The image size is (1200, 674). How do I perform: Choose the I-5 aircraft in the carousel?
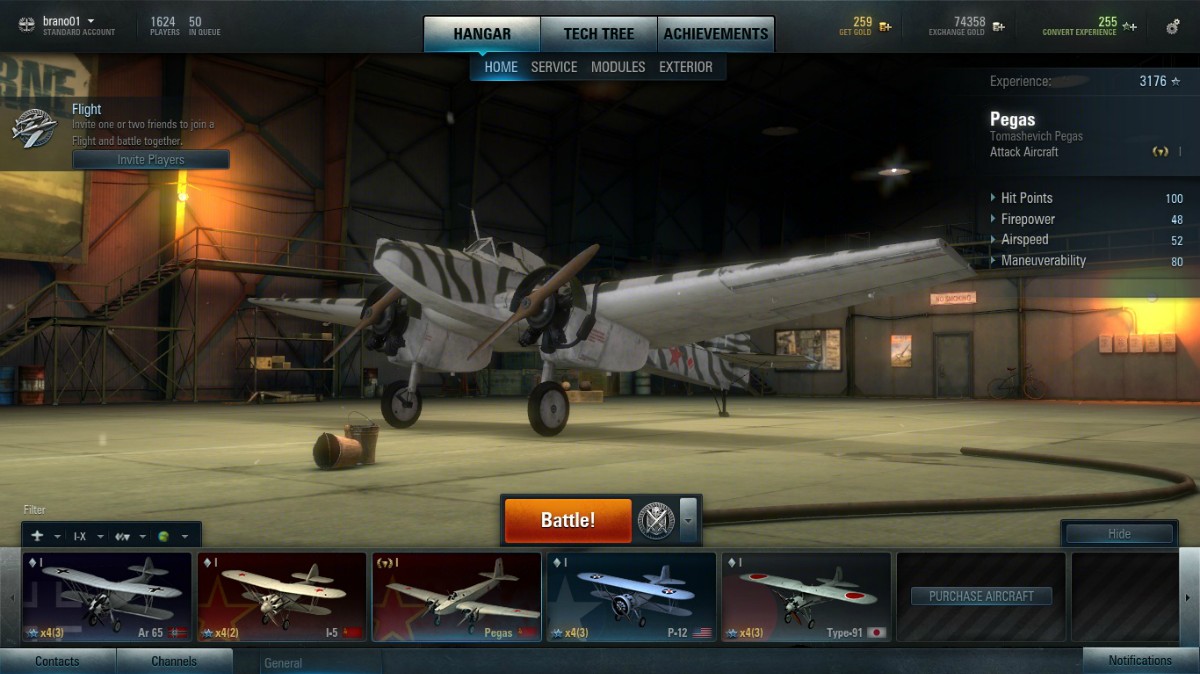281,597
